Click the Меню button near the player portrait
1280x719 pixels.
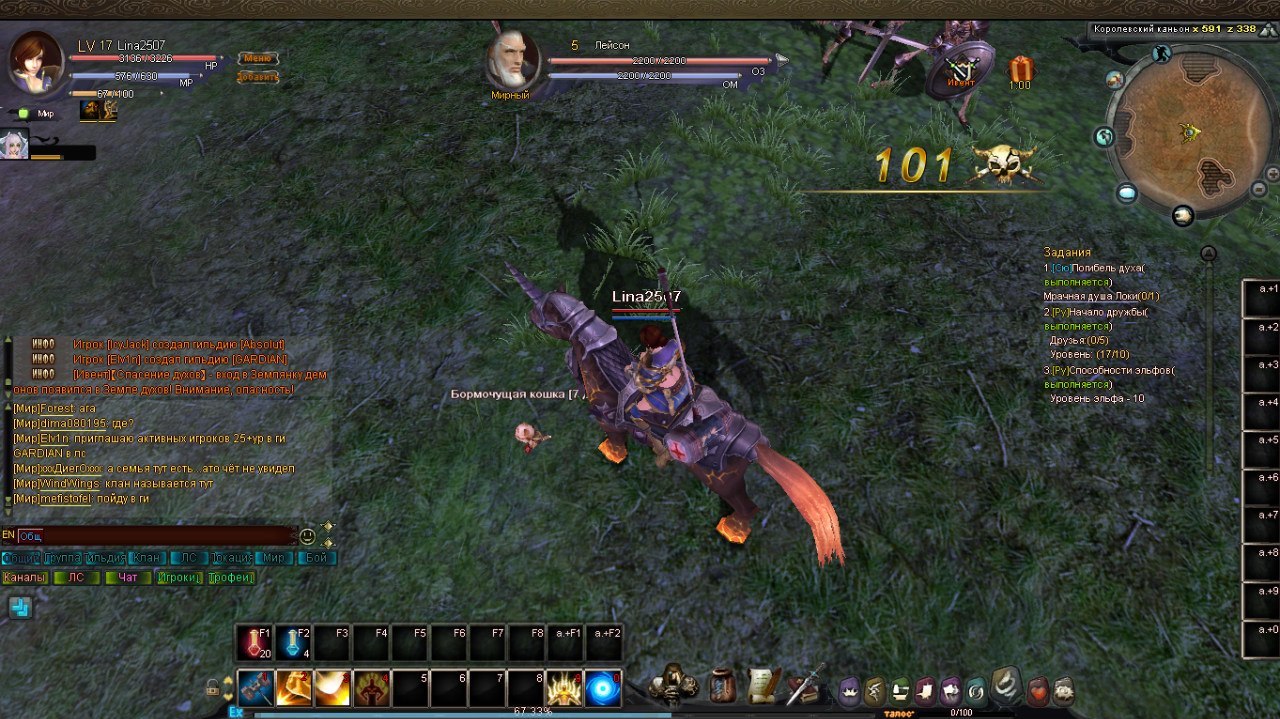[x=257, y=58]
